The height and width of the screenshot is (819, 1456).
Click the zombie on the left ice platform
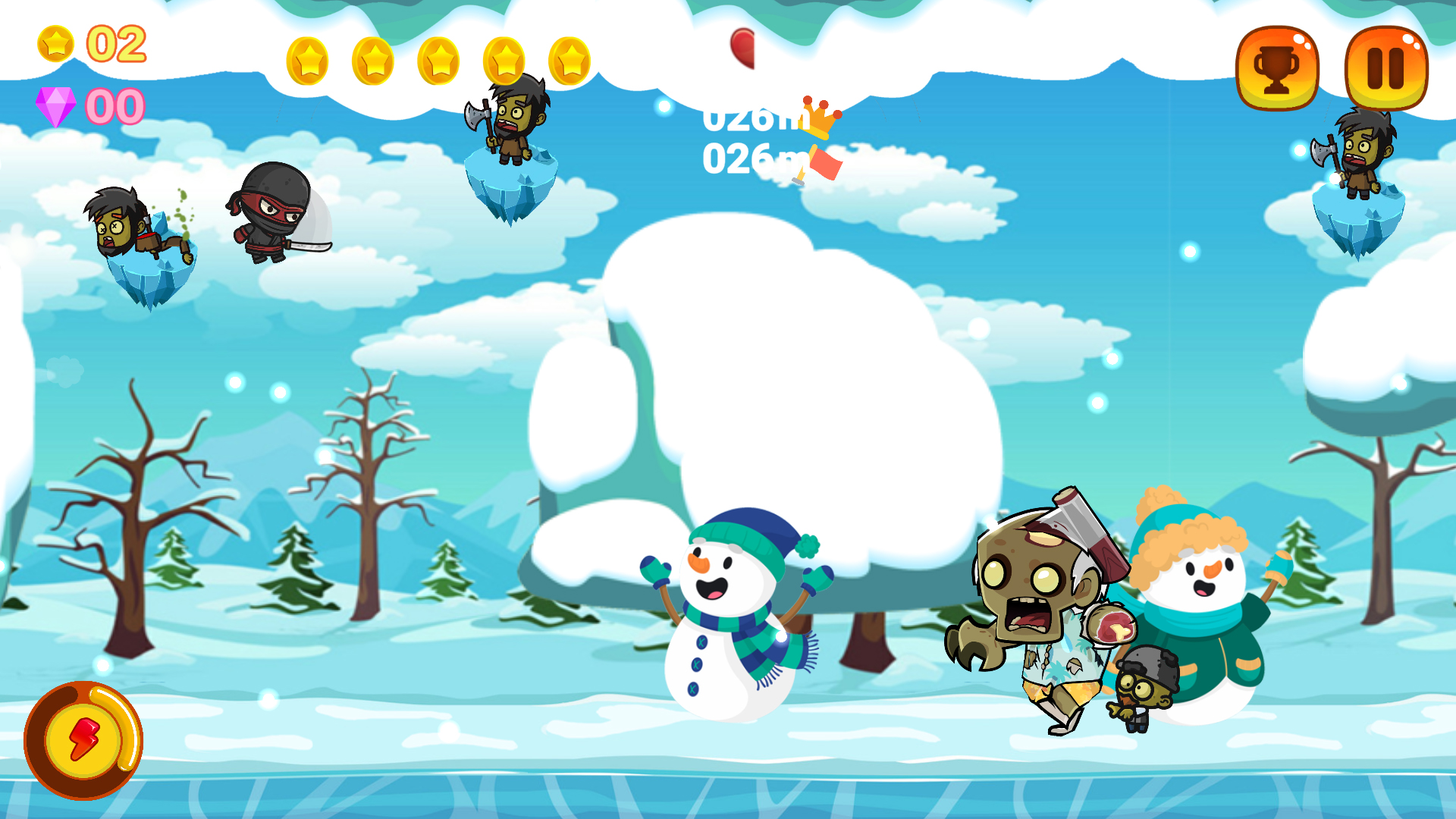(x=121, y=227)
